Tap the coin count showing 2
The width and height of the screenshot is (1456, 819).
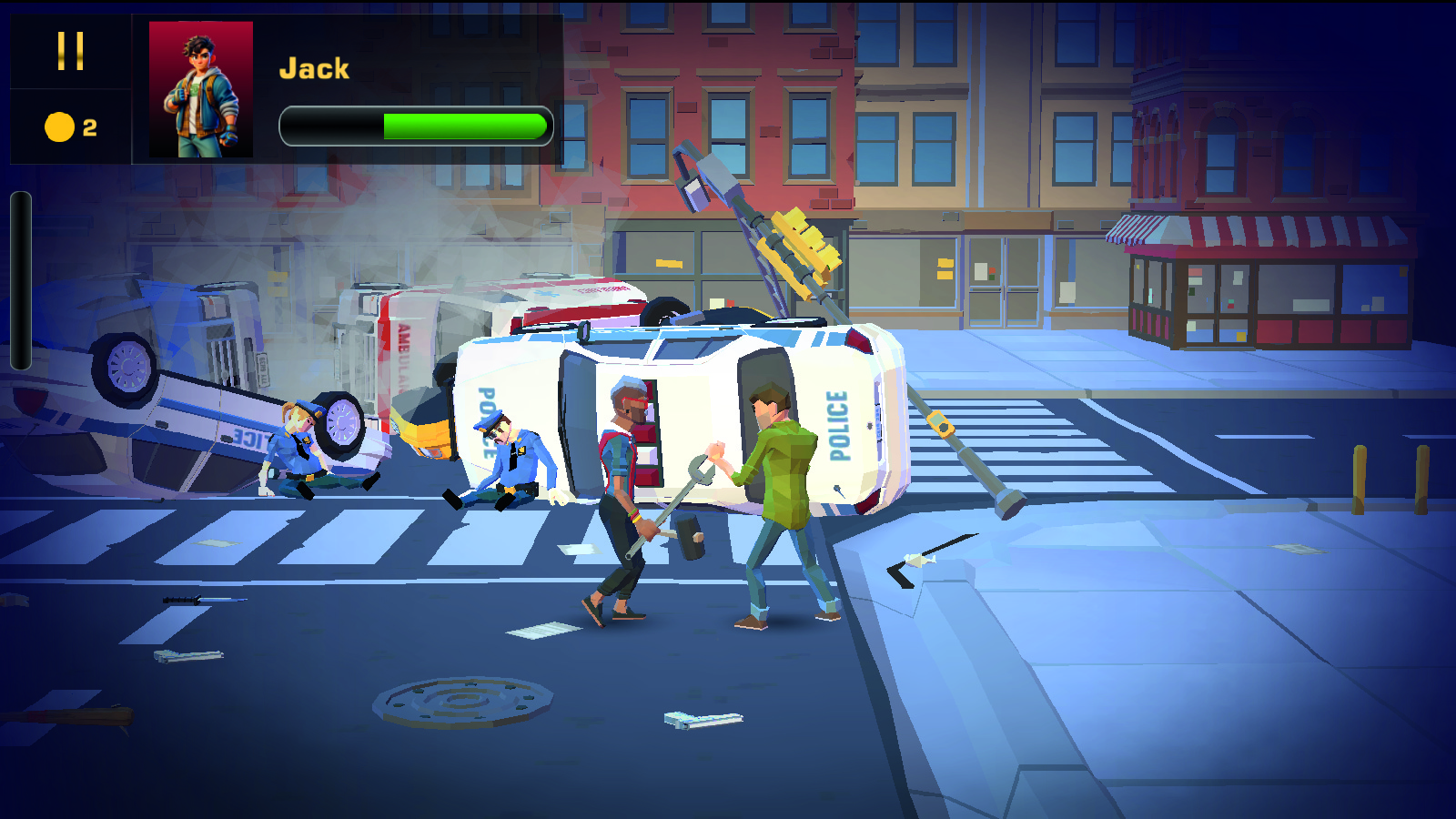88,126
